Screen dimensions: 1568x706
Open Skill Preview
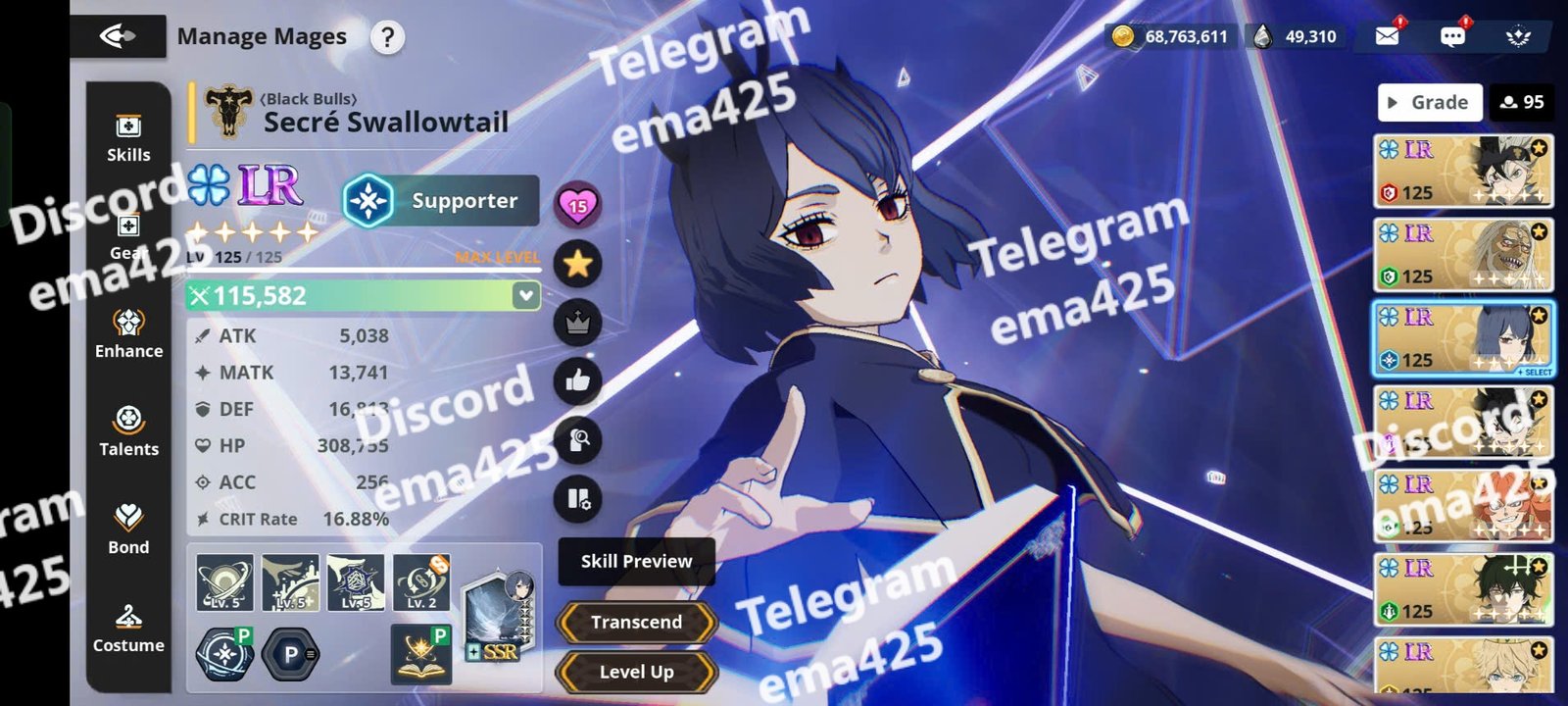tap(636, 561)
